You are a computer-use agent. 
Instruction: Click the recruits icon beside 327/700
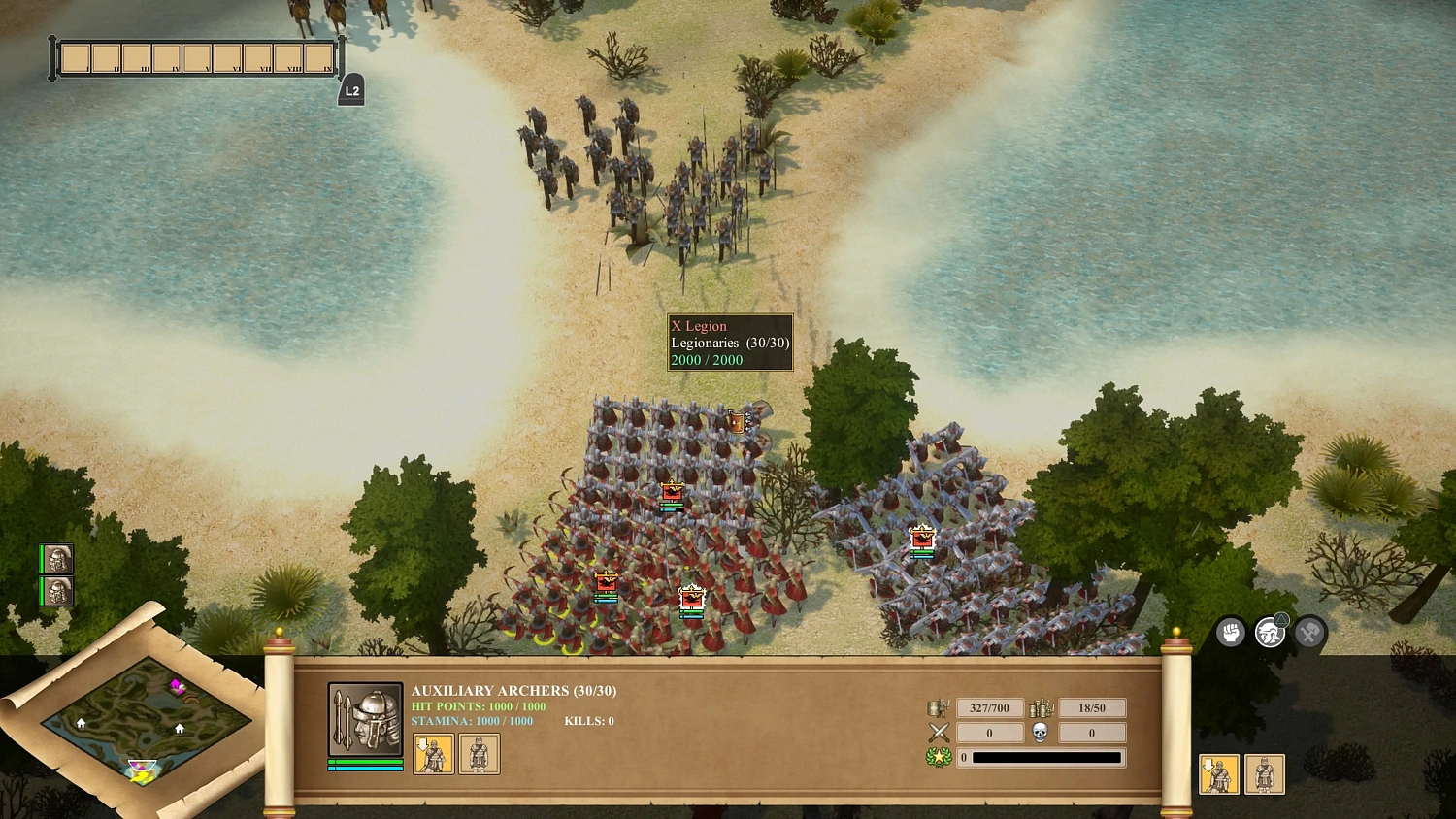point(938,707)
